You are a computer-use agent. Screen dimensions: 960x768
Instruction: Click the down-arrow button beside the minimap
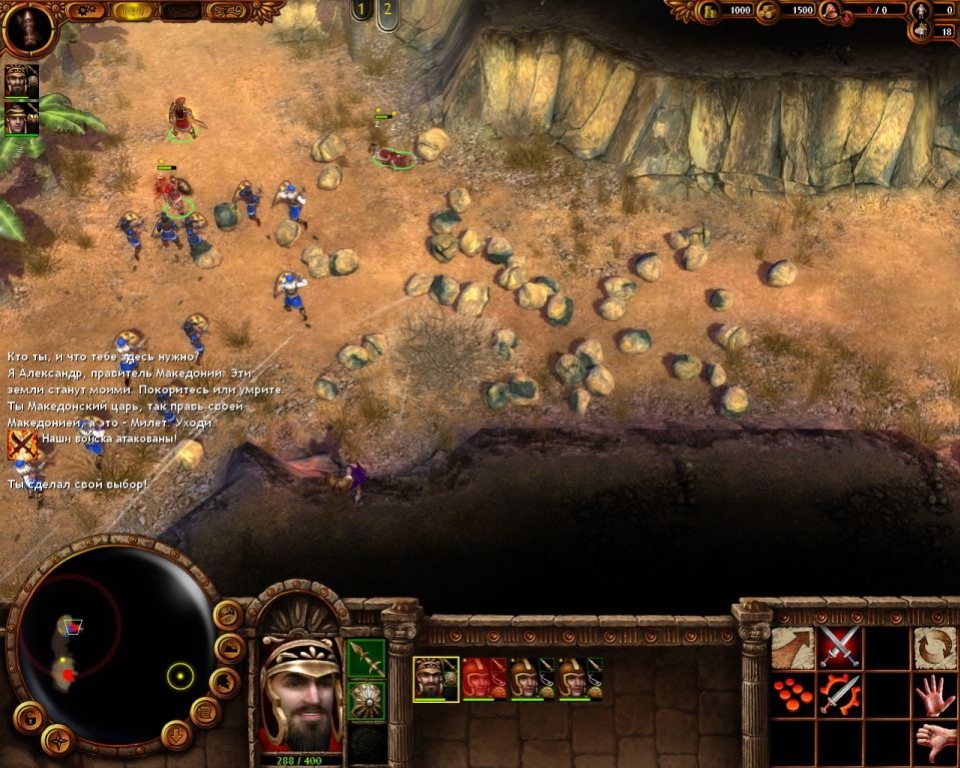click(x=176, y=735)
